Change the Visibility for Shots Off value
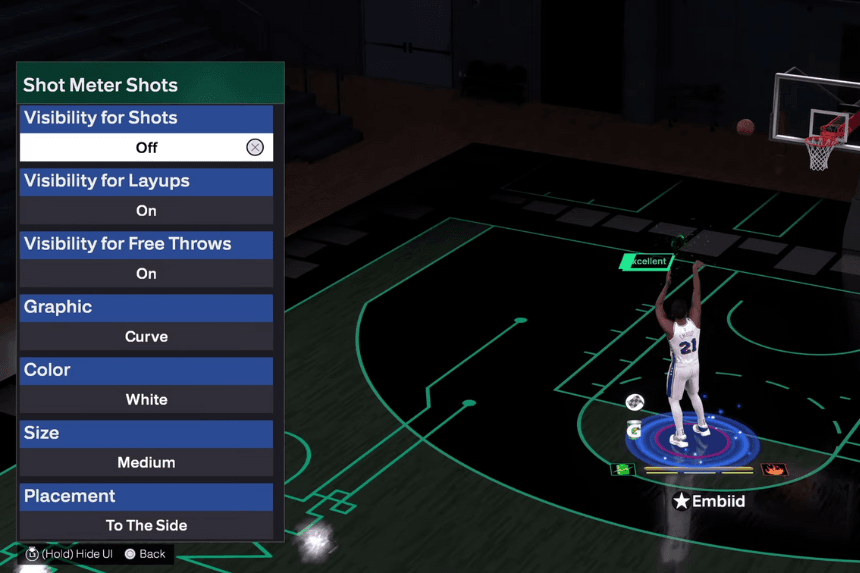 (x=146, y=148)
